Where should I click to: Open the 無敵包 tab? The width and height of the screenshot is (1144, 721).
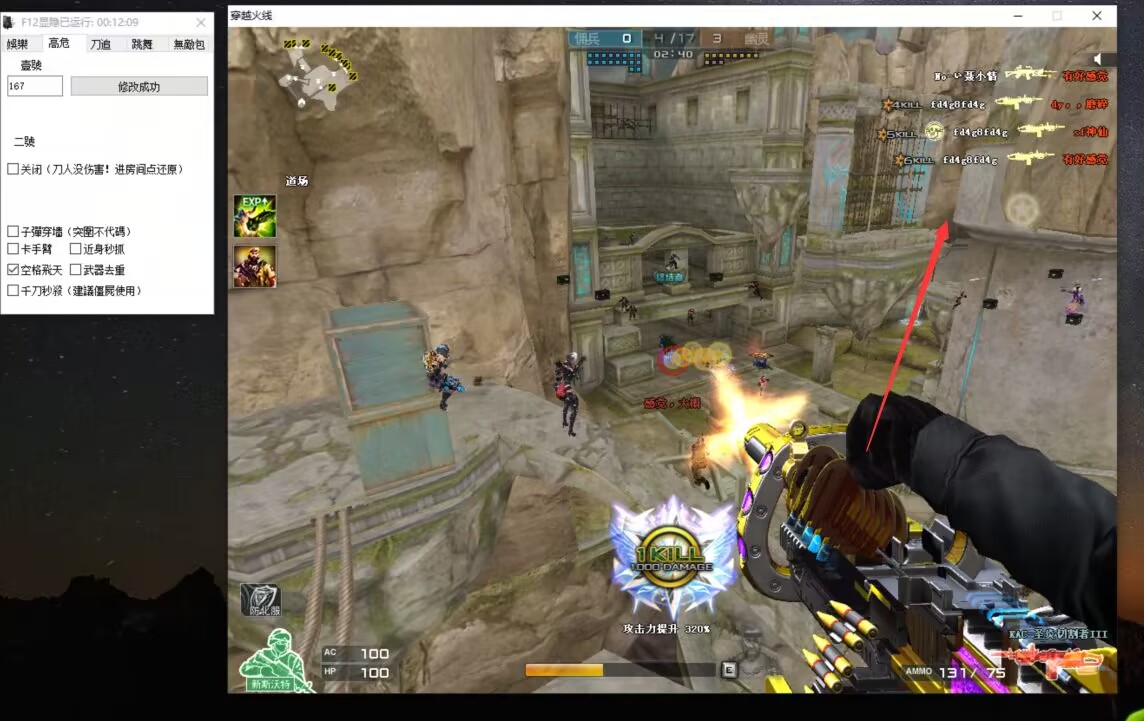(188, 44)
